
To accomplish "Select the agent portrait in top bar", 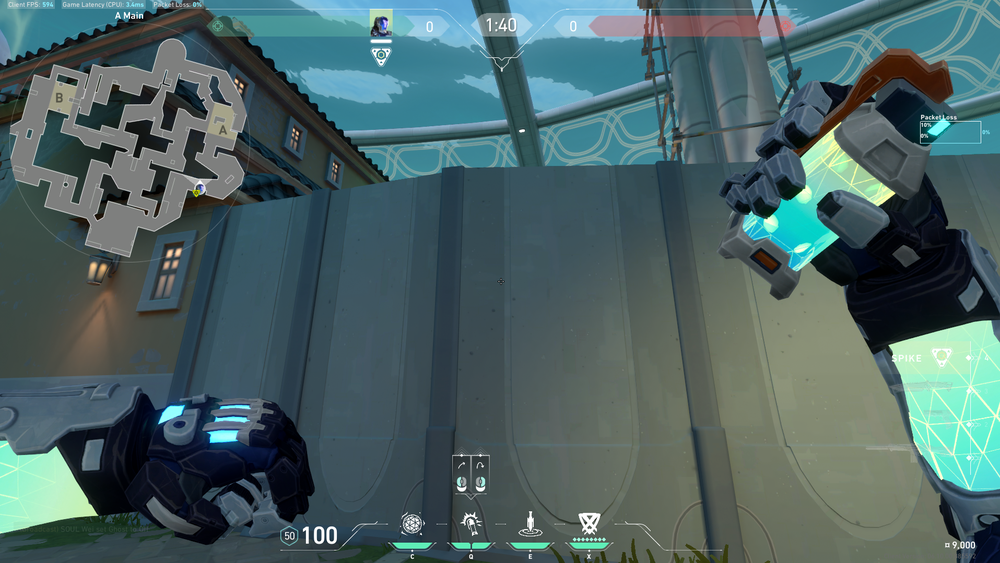I will click(381, 25).
